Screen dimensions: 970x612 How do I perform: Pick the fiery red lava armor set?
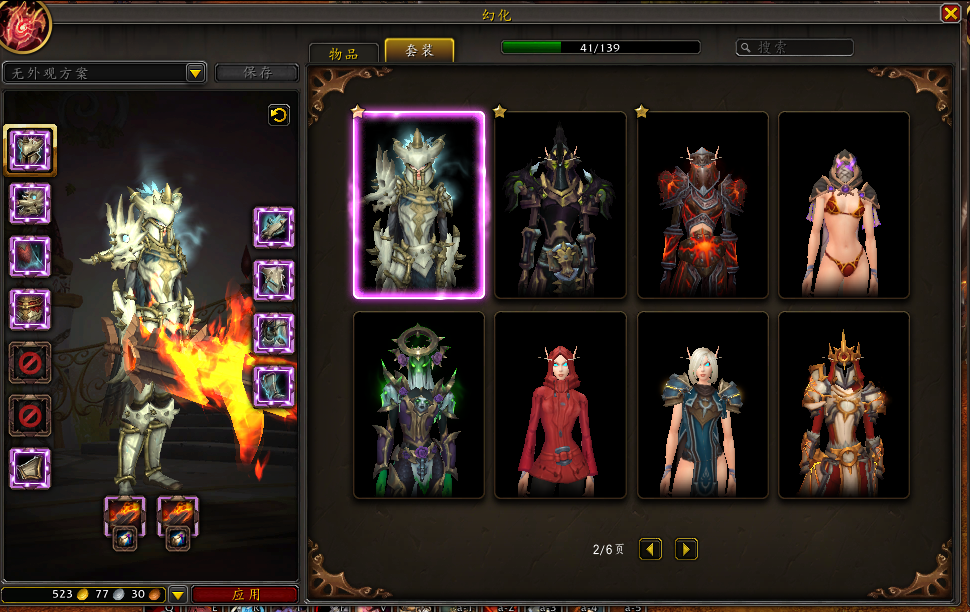[x=702, y=205]
